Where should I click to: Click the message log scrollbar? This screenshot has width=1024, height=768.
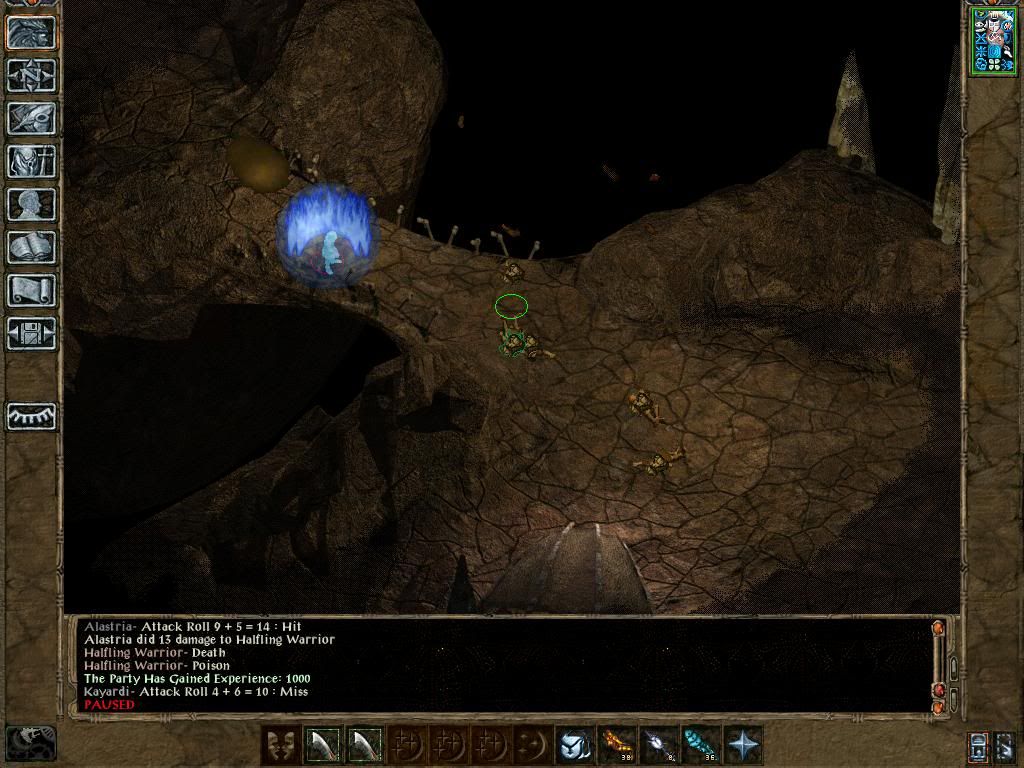coord(952,667)
